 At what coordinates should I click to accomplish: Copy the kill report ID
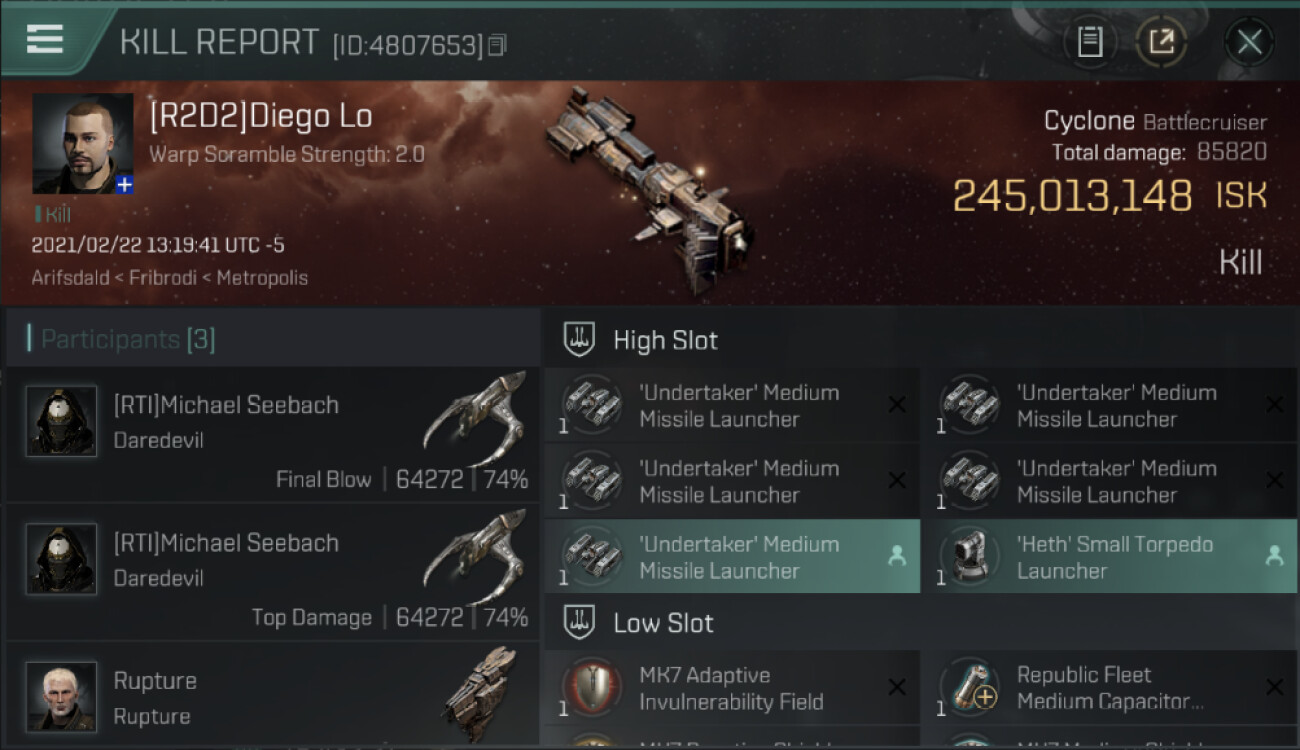click(x=497, y=45)
